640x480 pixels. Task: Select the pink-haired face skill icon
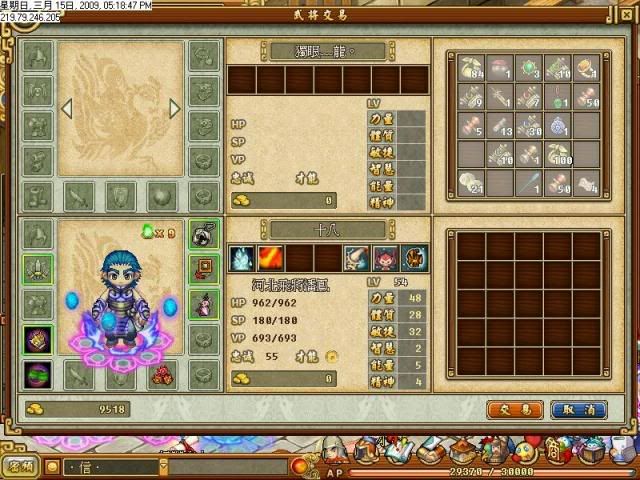coord(385,259)
